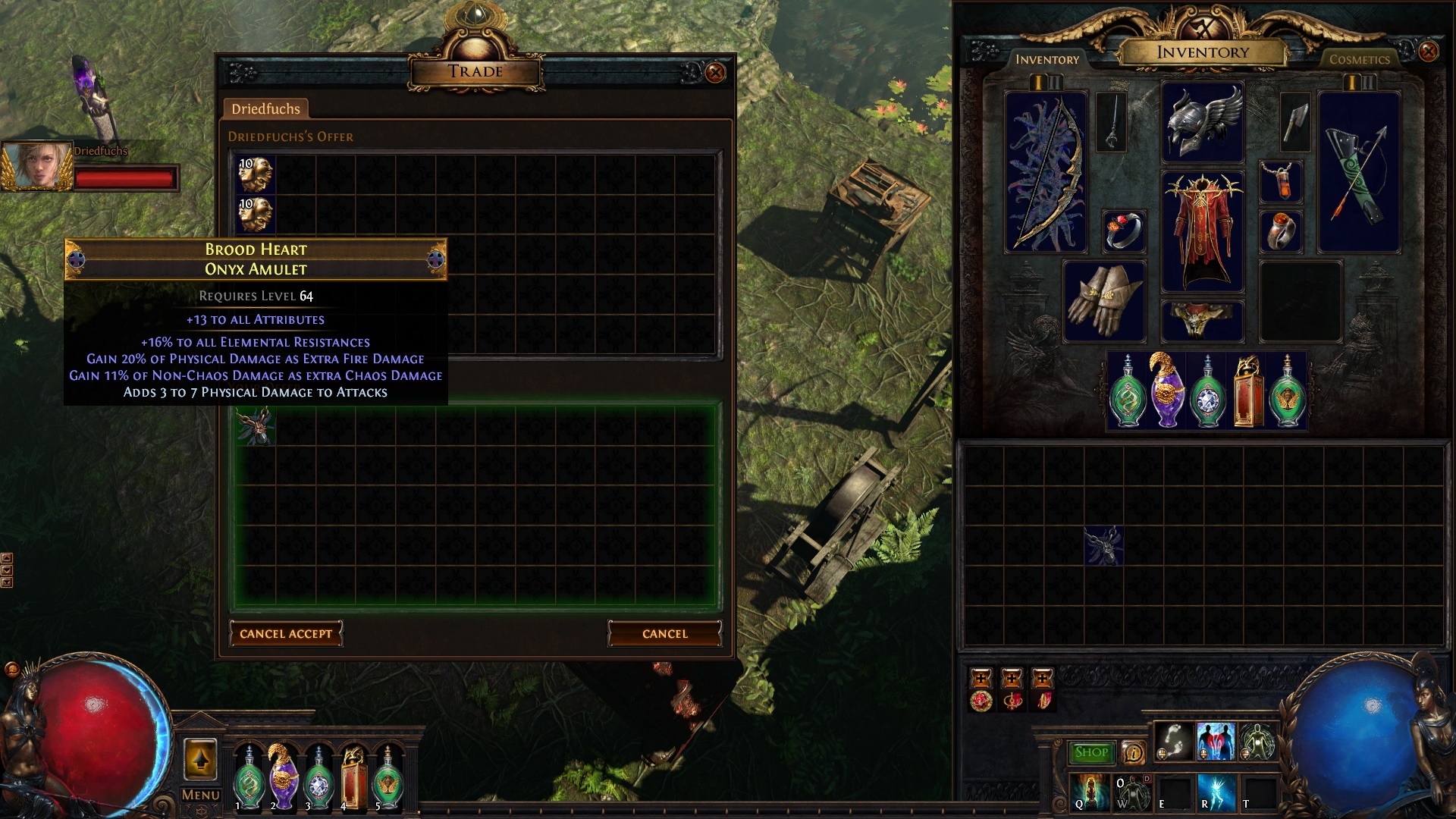Select the equipped belt slot
Viewport: 1456px width, 819px height.
(x=1202, y=321)
